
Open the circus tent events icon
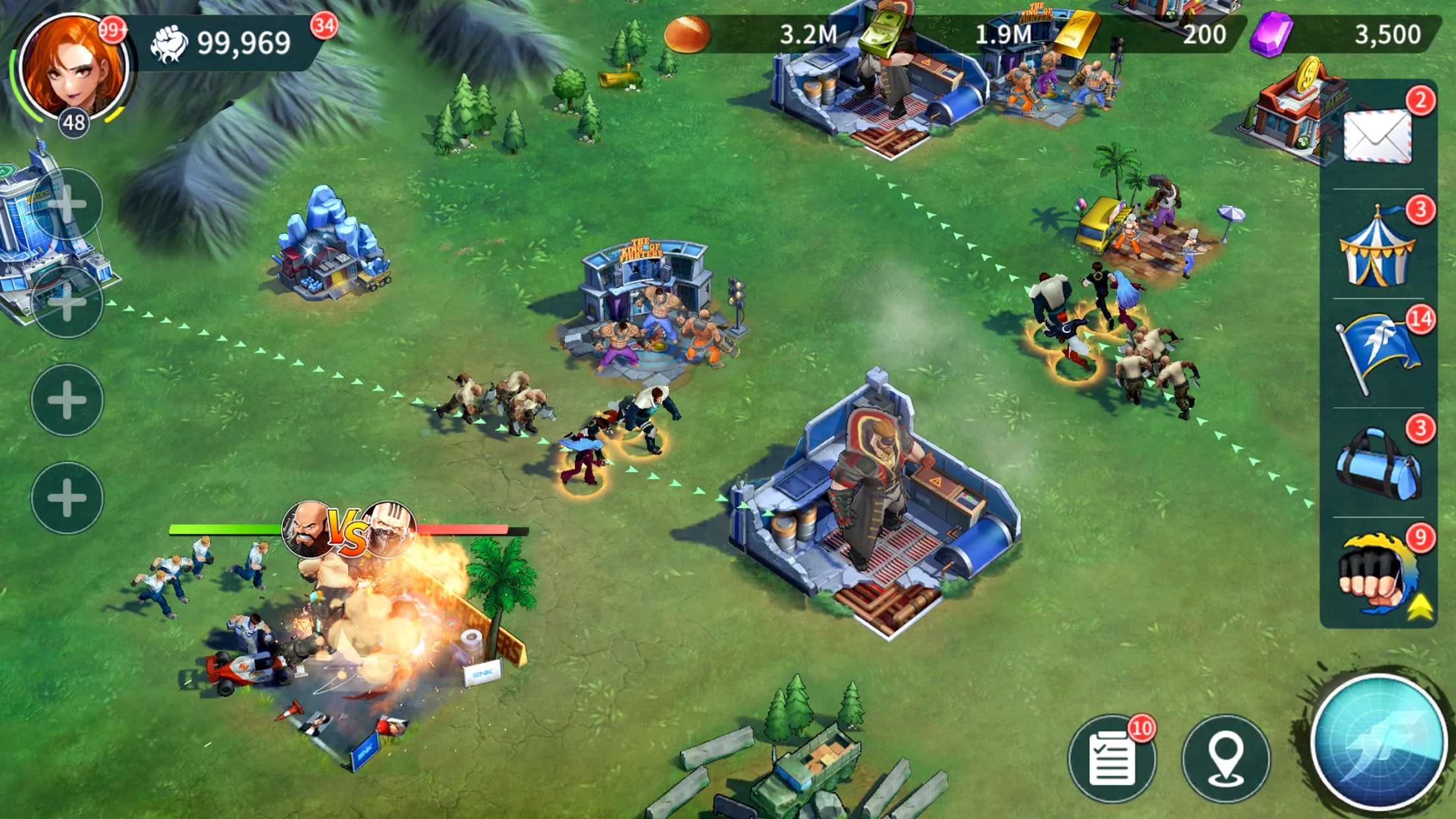pos(1377,247)
